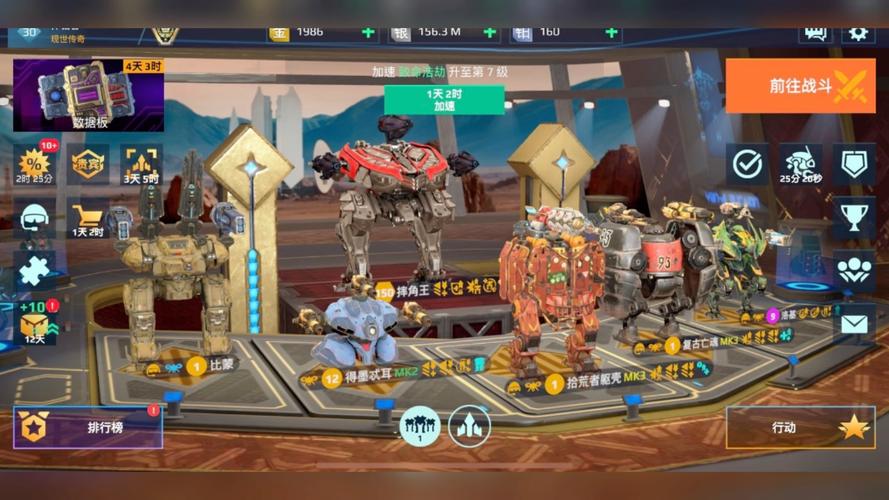Open the mail envelope icon
889x500 pixels.
point(854,324)
